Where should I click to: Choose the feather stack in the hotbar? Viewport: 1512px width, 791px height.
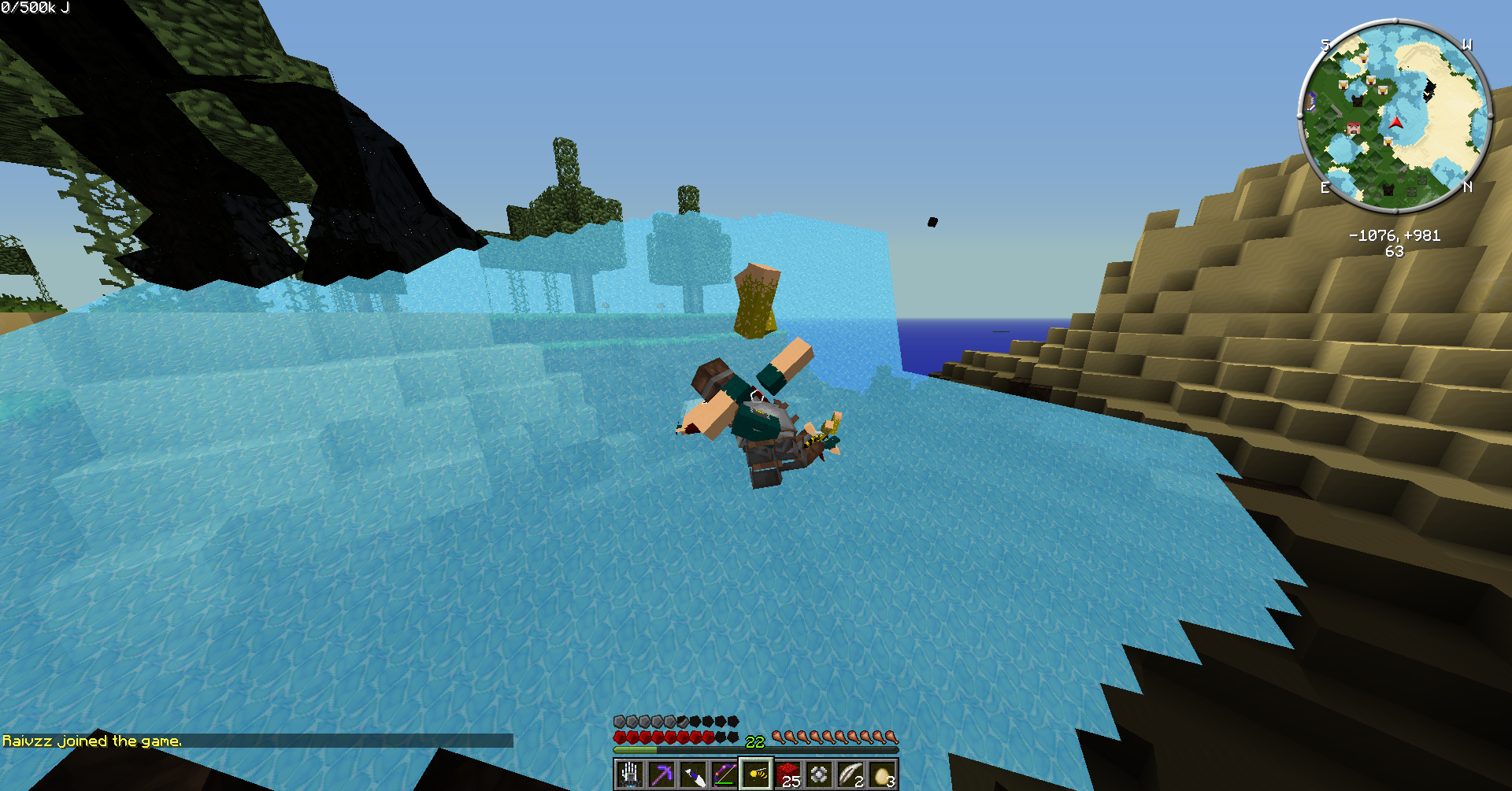[x=850, y=774]
